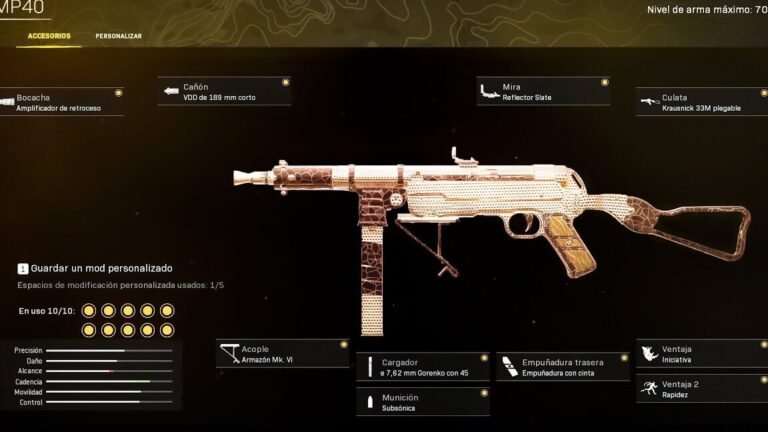The image size is (768, 432).
Task: Choose the Cañón VDD 189 mm slot
Action: (225, 92)
